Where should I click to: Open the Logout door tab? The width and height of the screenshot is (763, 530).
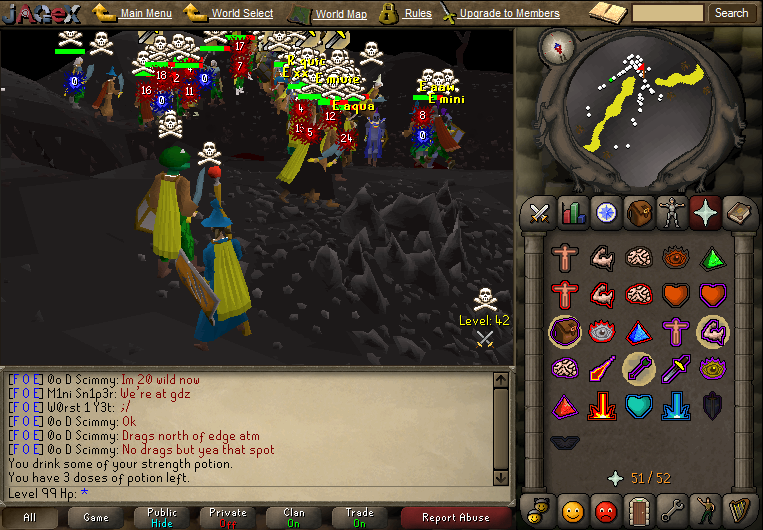[x=638, y=509]
